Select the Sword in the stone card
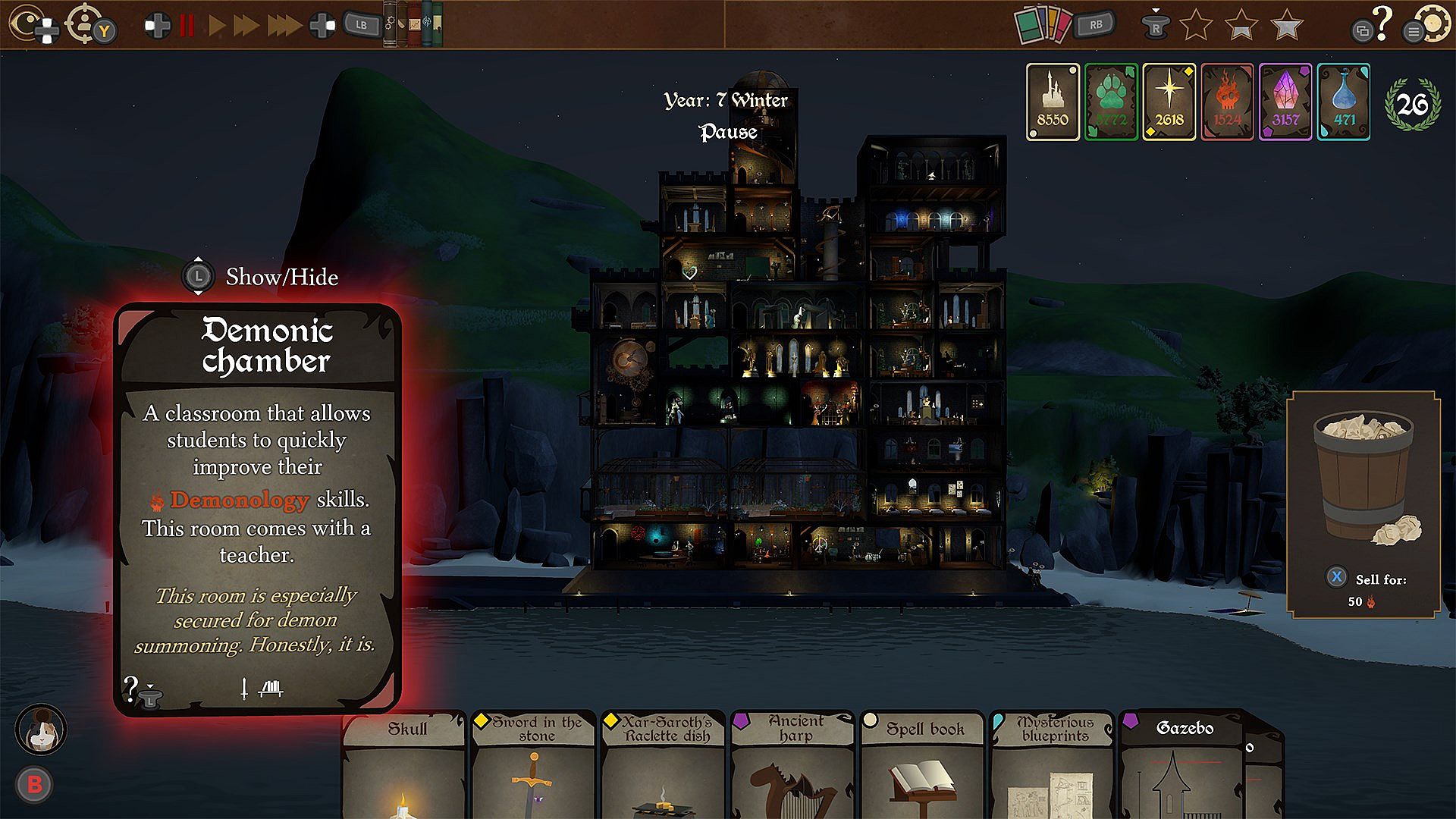 click(x=535, y=766)
